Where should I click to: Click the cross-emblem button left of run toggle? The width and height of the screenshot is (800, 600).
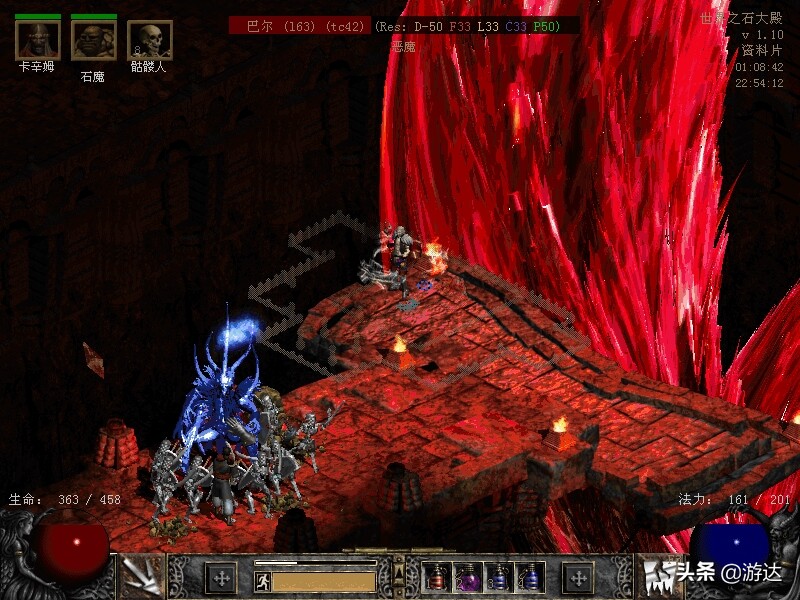coord(221,577)
